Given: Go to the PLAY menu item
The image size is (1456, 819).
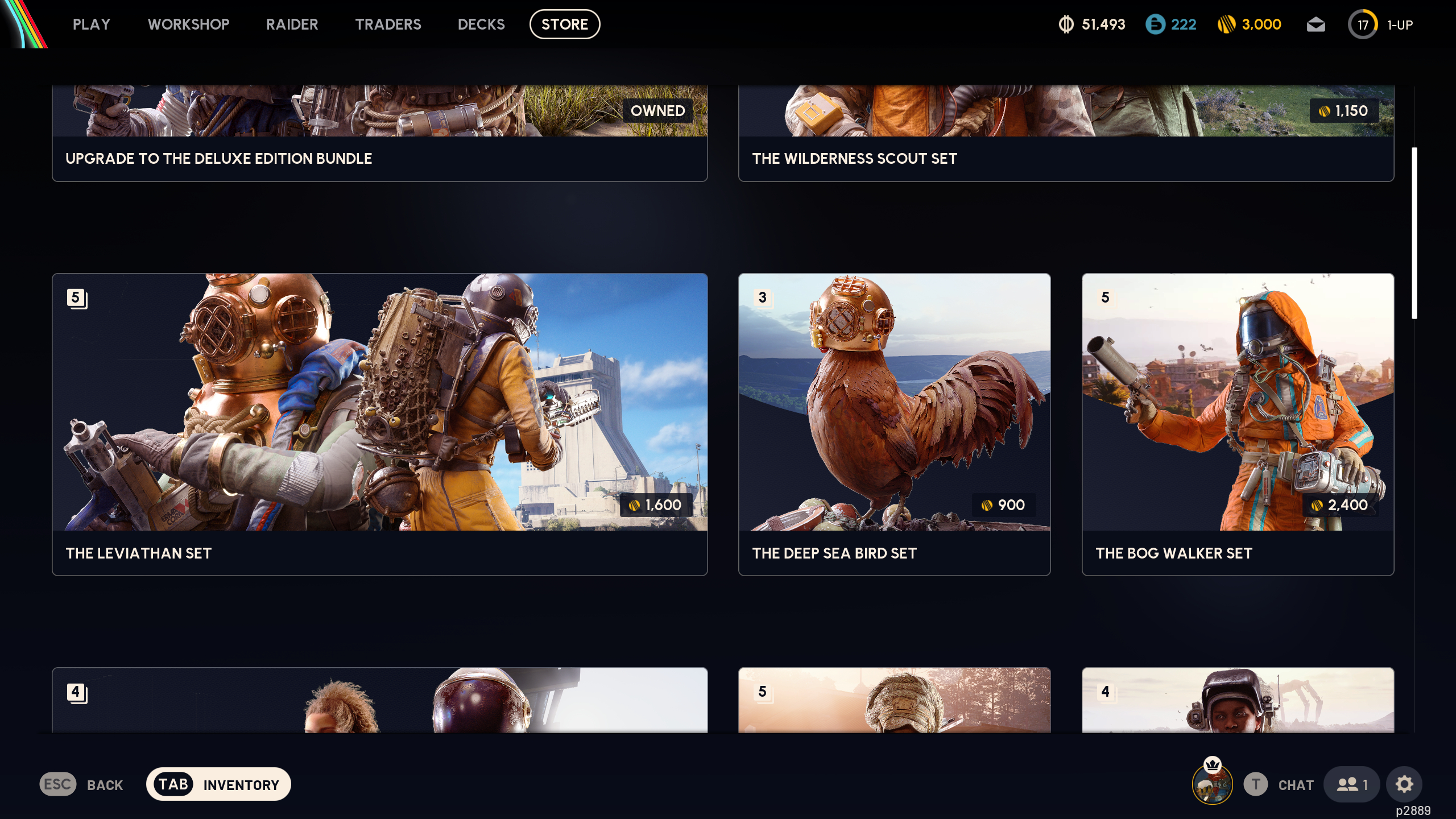Looking at the screenshot, I should coord(91,24).
